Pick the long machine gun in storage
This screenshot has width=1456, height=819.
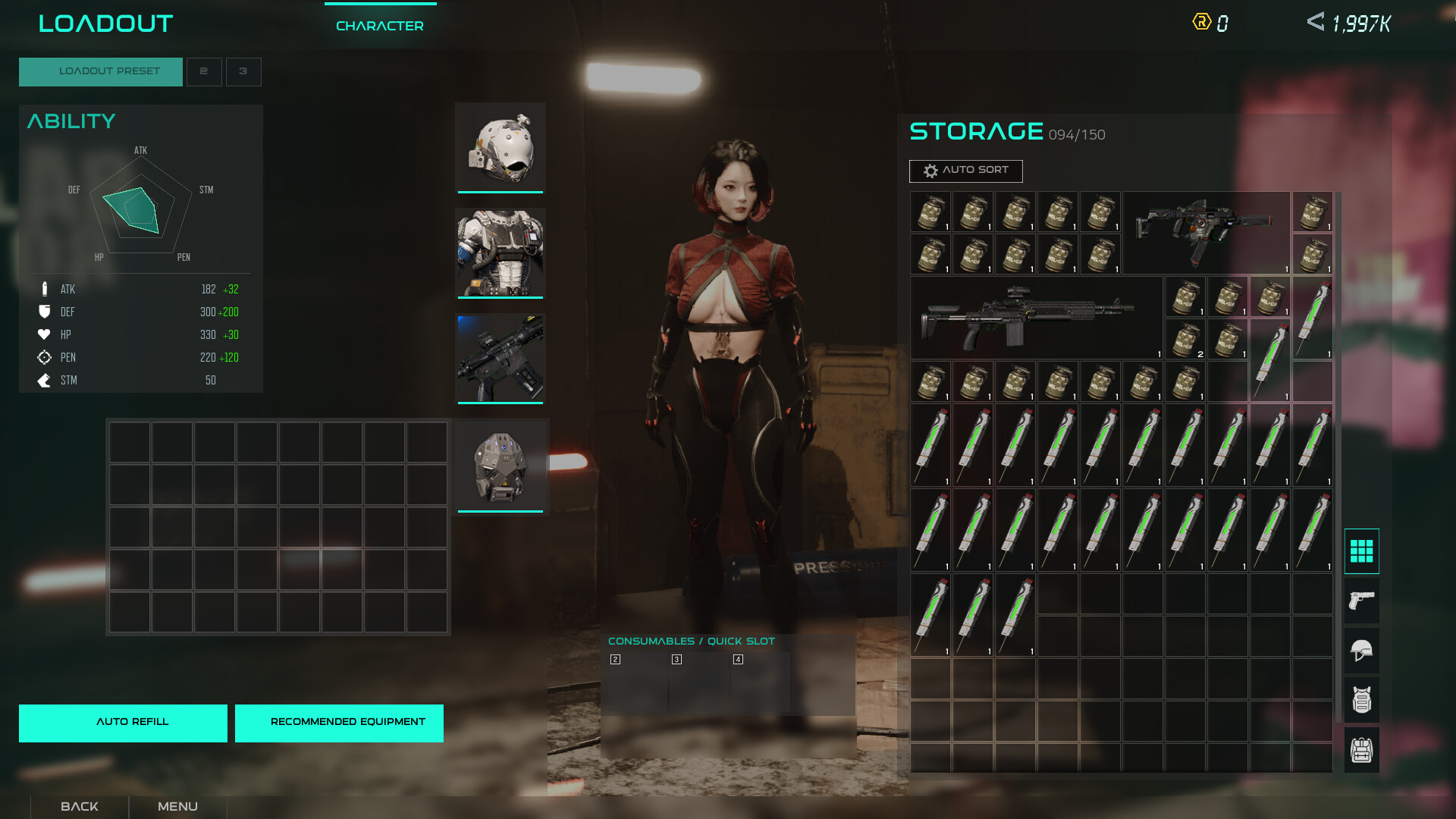[1034, 317]
